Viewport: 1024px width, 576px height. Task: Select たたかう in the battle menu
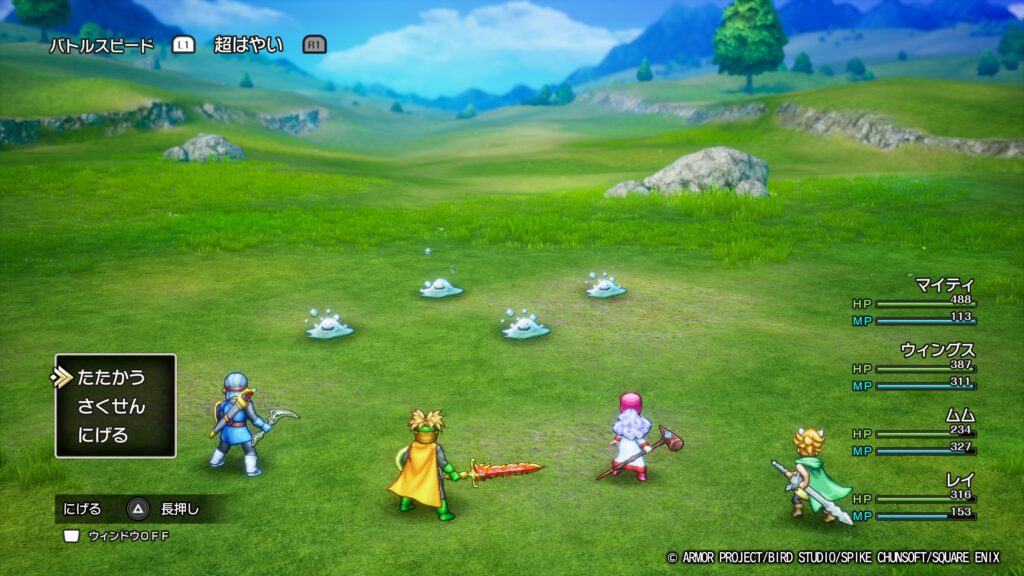coord(111,378)
